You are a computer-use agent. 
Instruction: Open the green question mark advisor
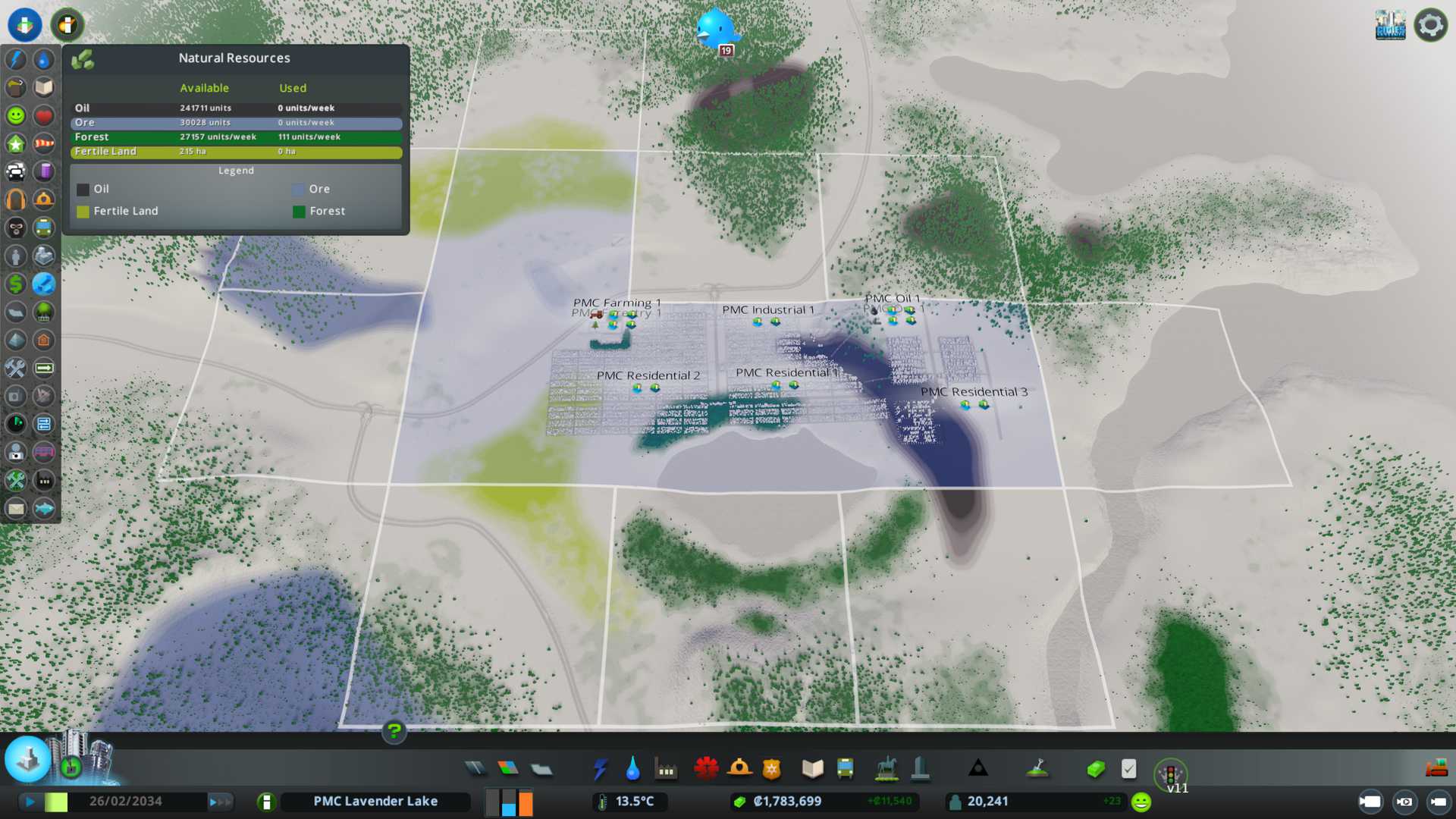pyautogui.click(x=394, y=731)
